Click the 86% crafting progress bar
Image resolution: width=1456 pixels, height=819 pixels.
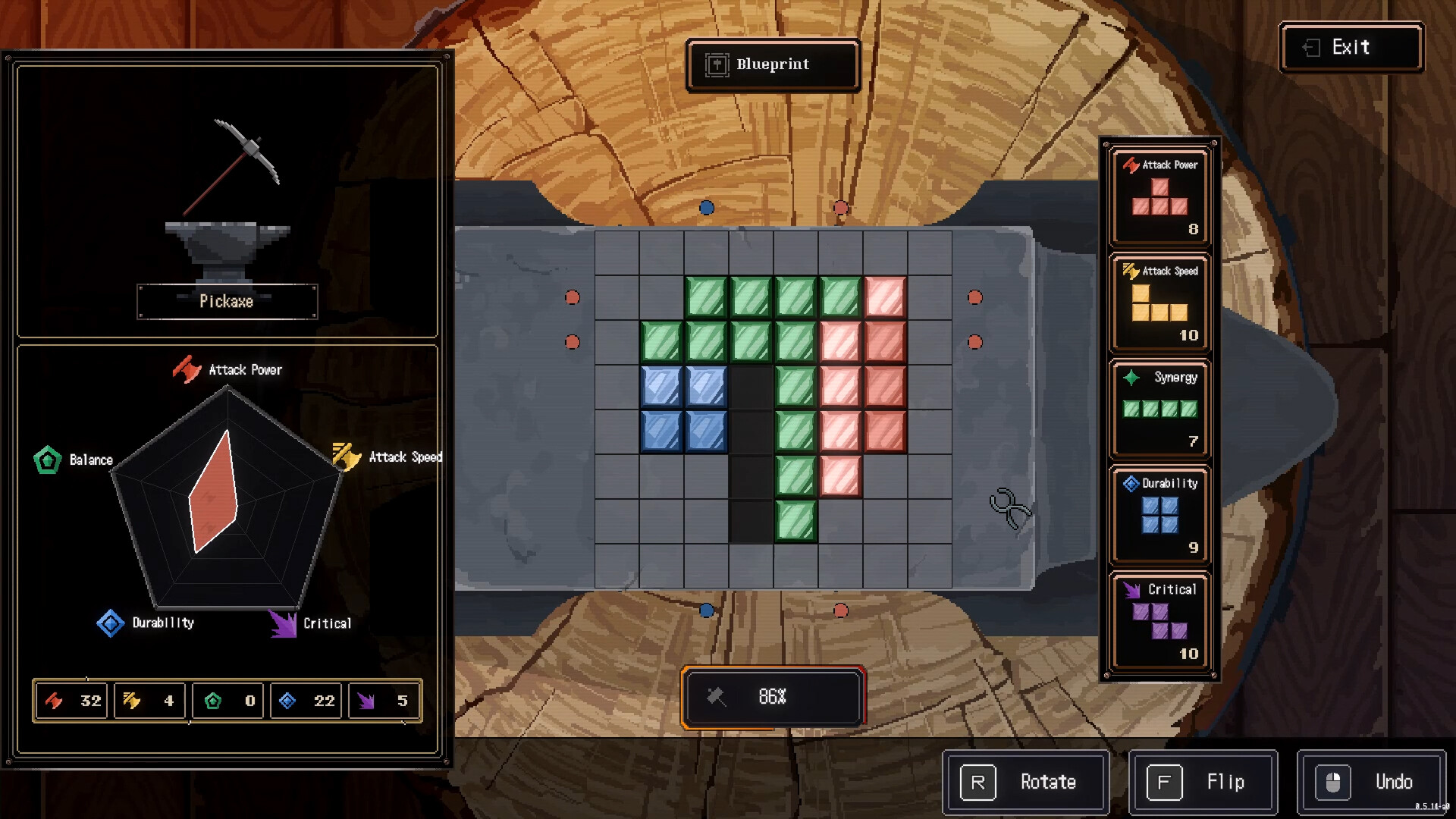coord(773,696)
